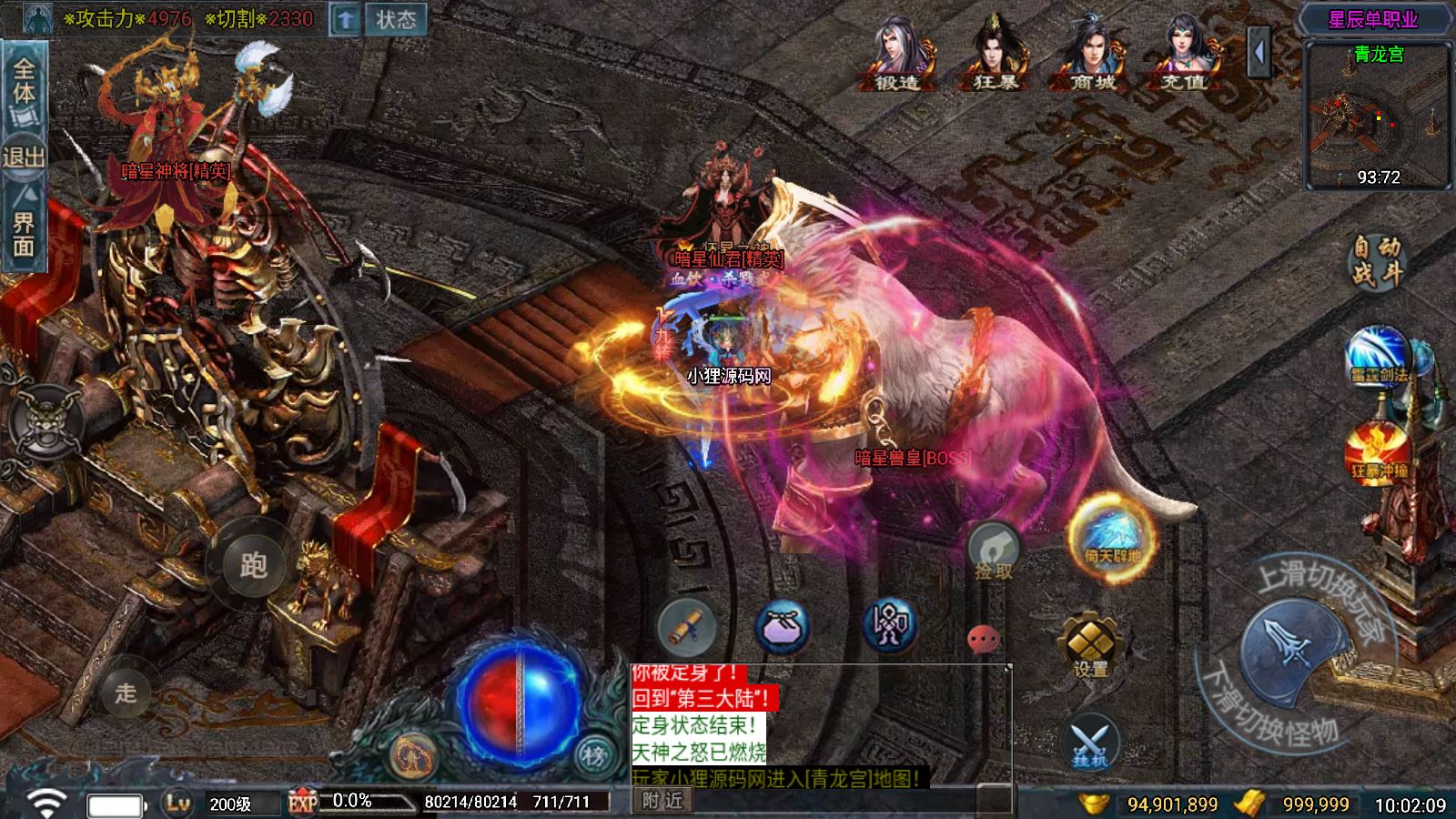Toggle the 挂机 auto-hunt crossed swords
1456x819 pixels.
click(x=1090, y=741)
